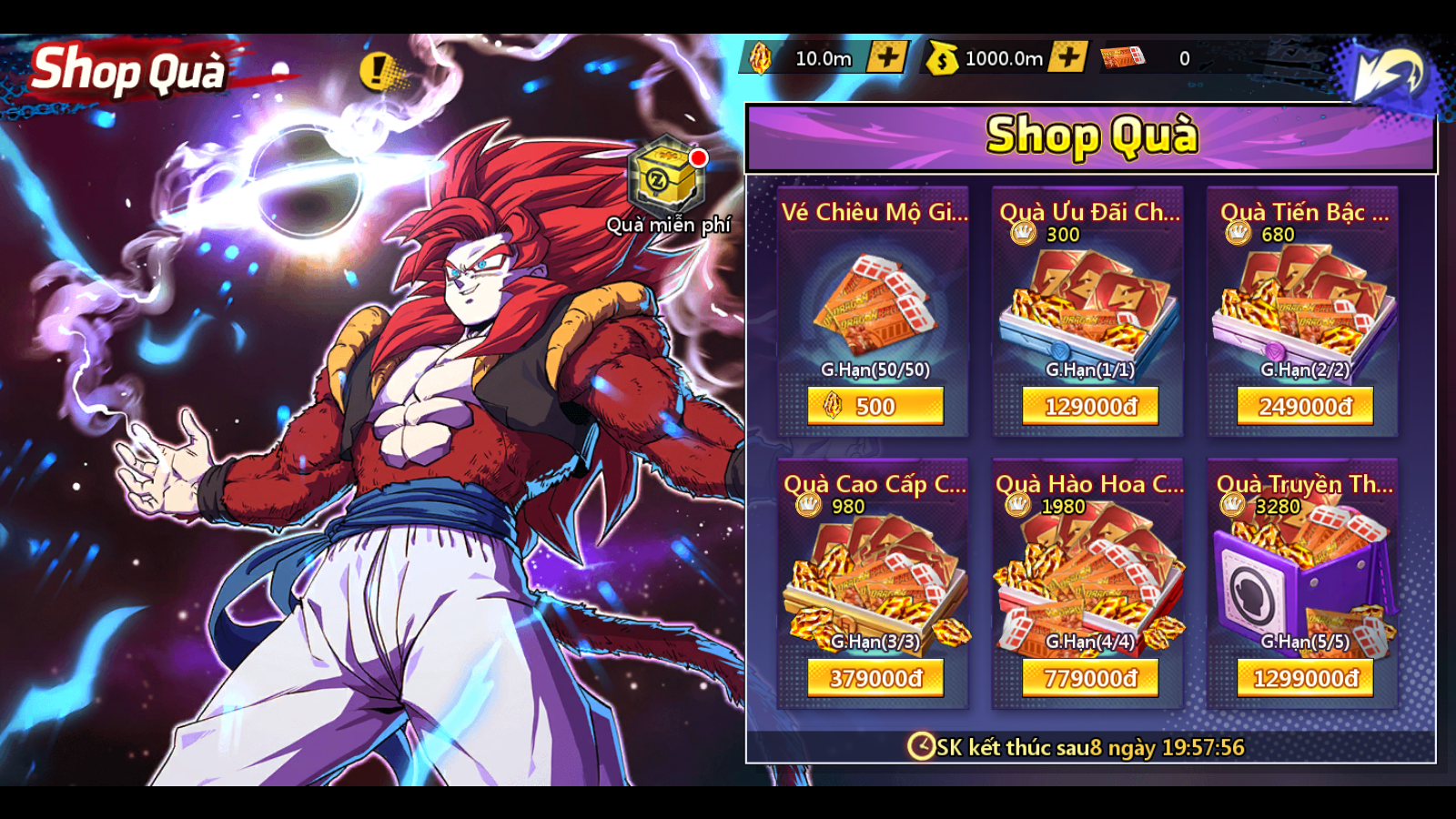Viewport: 1456px width, 819px height.
Task: Claim the free gift box "Quà miễn phí"
Action: 666,178
